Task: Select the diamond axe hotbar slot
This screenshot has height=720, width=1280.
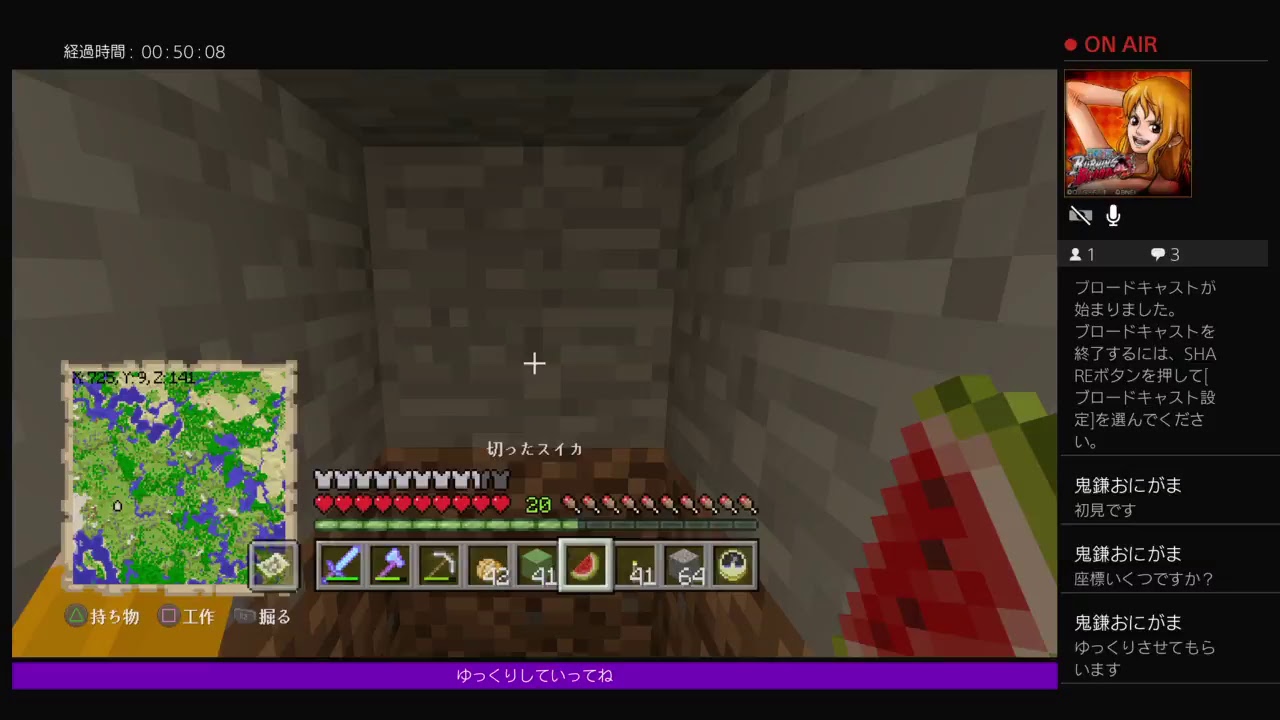Action: [x=390, y=565]
